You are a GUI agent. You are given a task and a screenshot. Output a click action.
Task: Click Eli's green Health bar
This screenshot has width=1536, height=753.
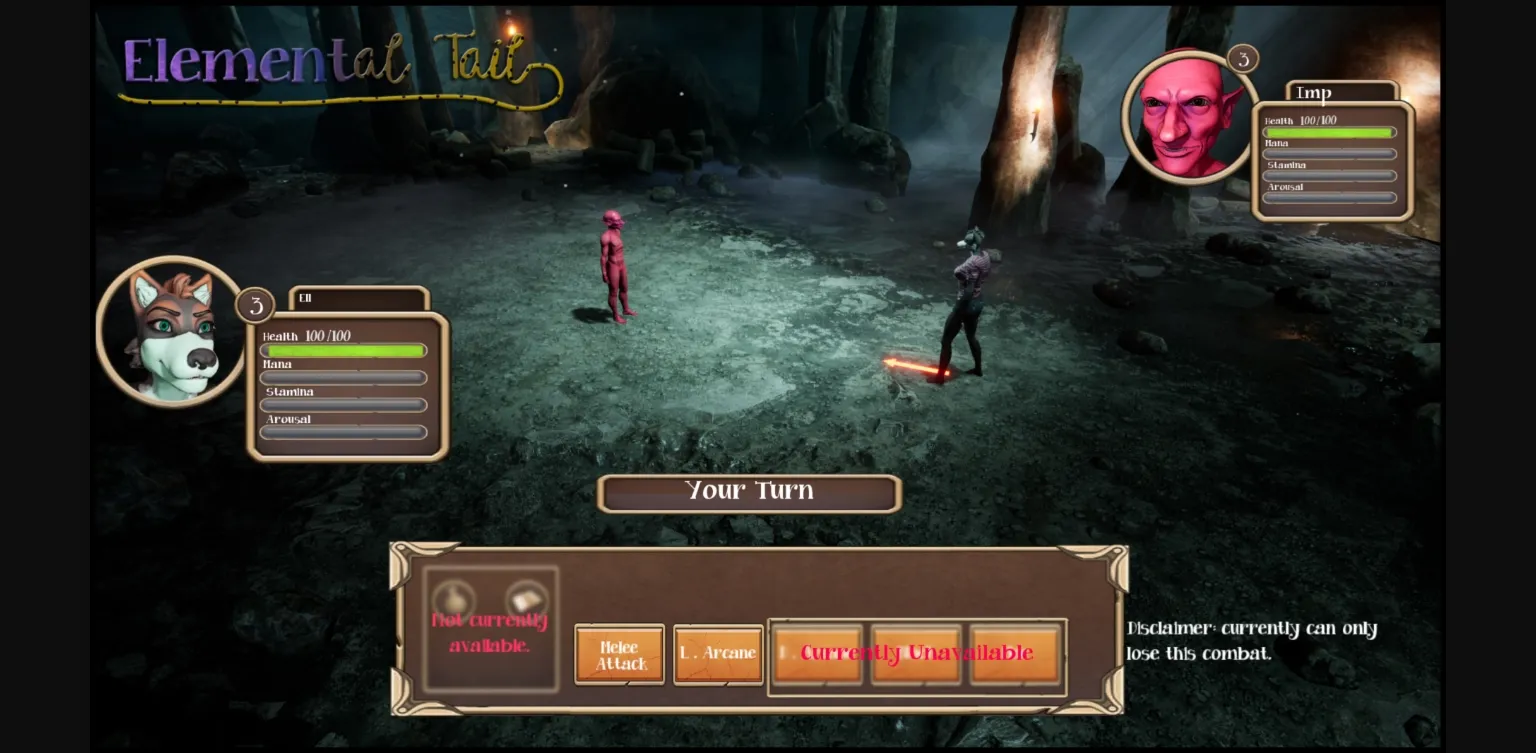[345, 350]
